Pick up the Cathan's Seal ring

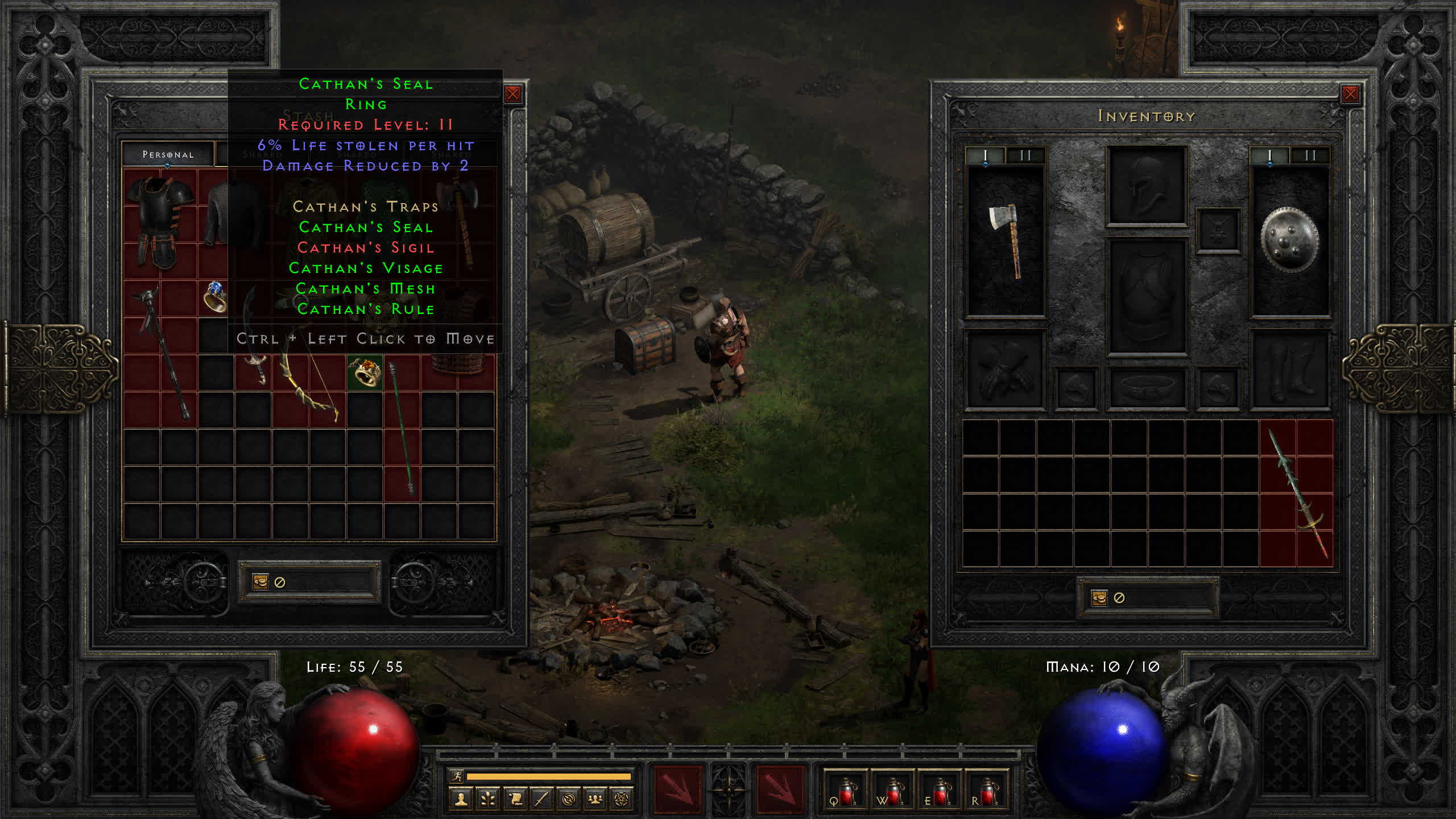(x=365, y=373)
